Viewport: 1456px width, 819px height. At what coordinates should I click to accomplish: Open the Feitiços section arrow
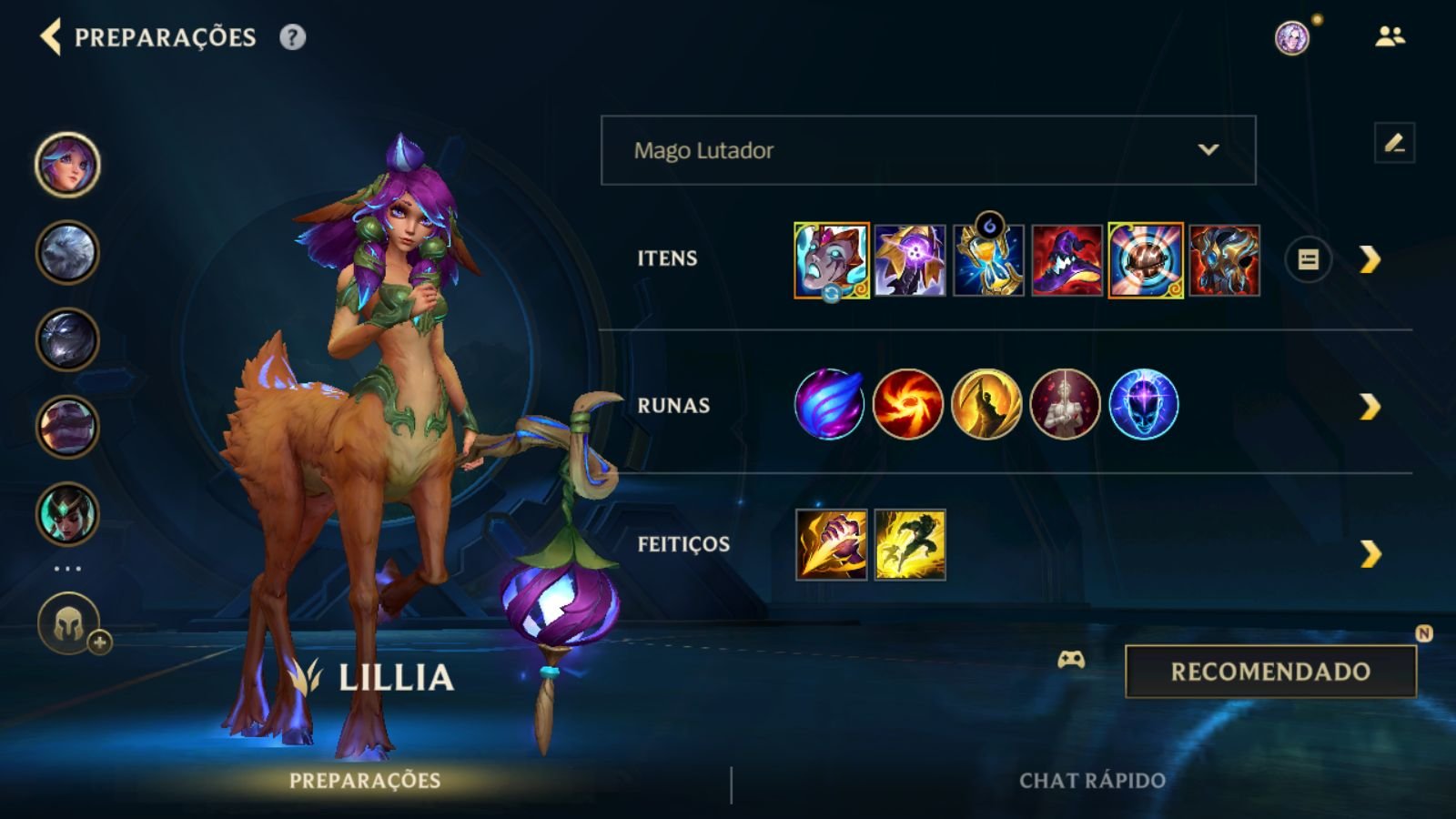(1370, 553)
